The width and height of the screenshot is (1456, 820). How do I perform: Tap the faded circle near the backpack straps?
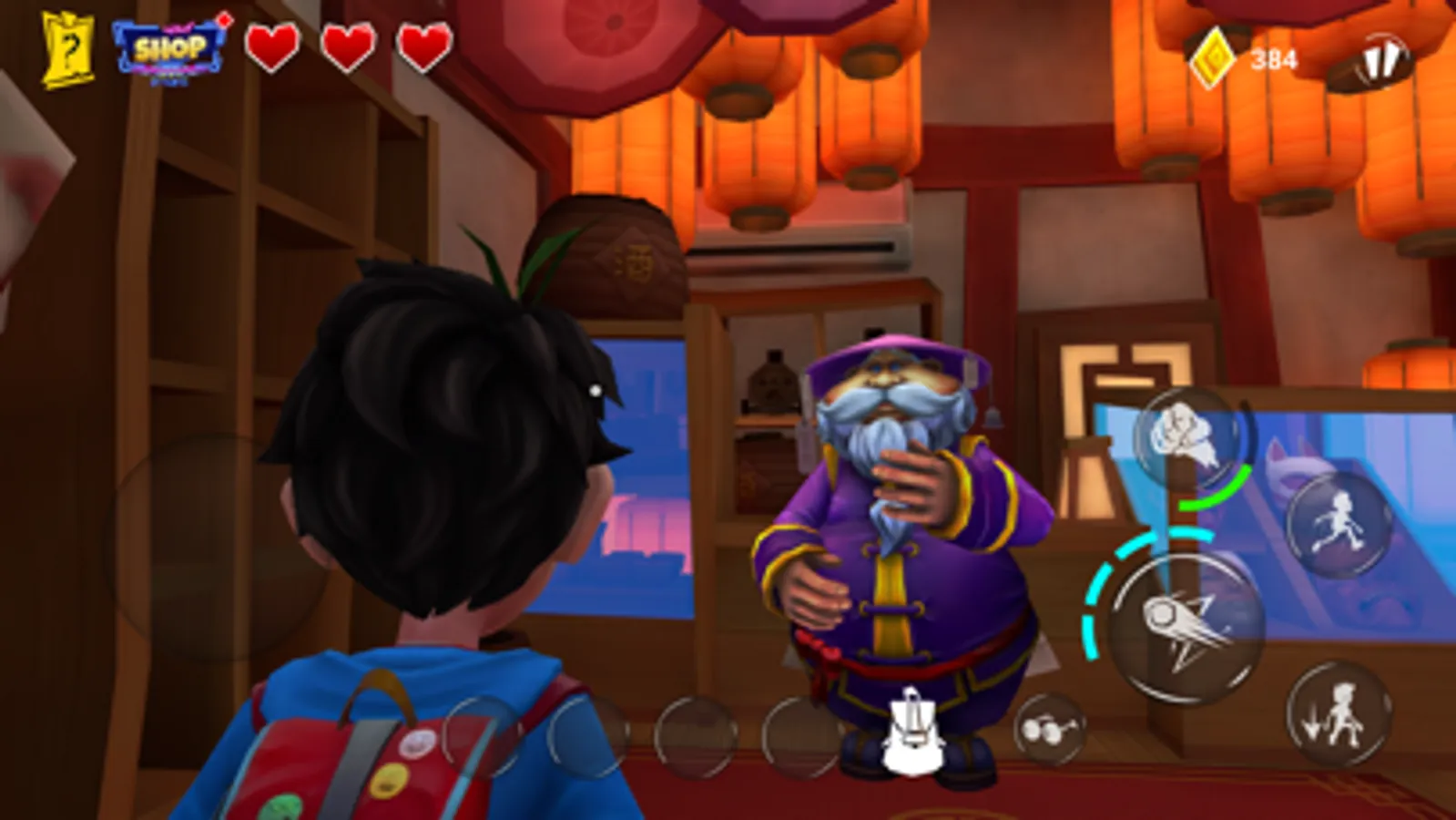tap(584, 734)
